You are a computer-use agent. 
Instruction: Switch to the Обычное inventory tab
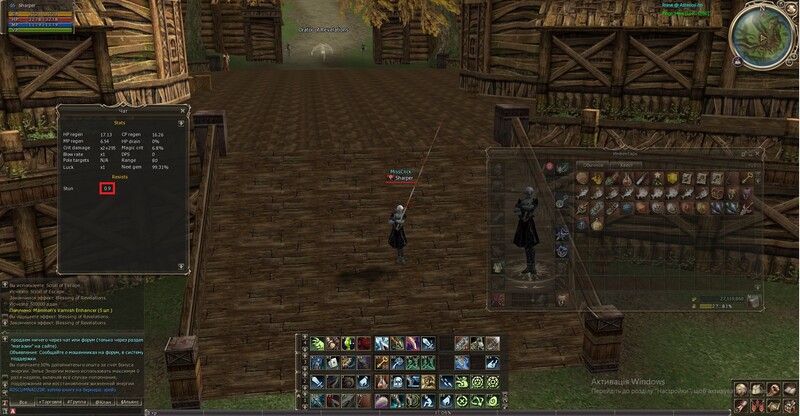(x=593, y=164)
